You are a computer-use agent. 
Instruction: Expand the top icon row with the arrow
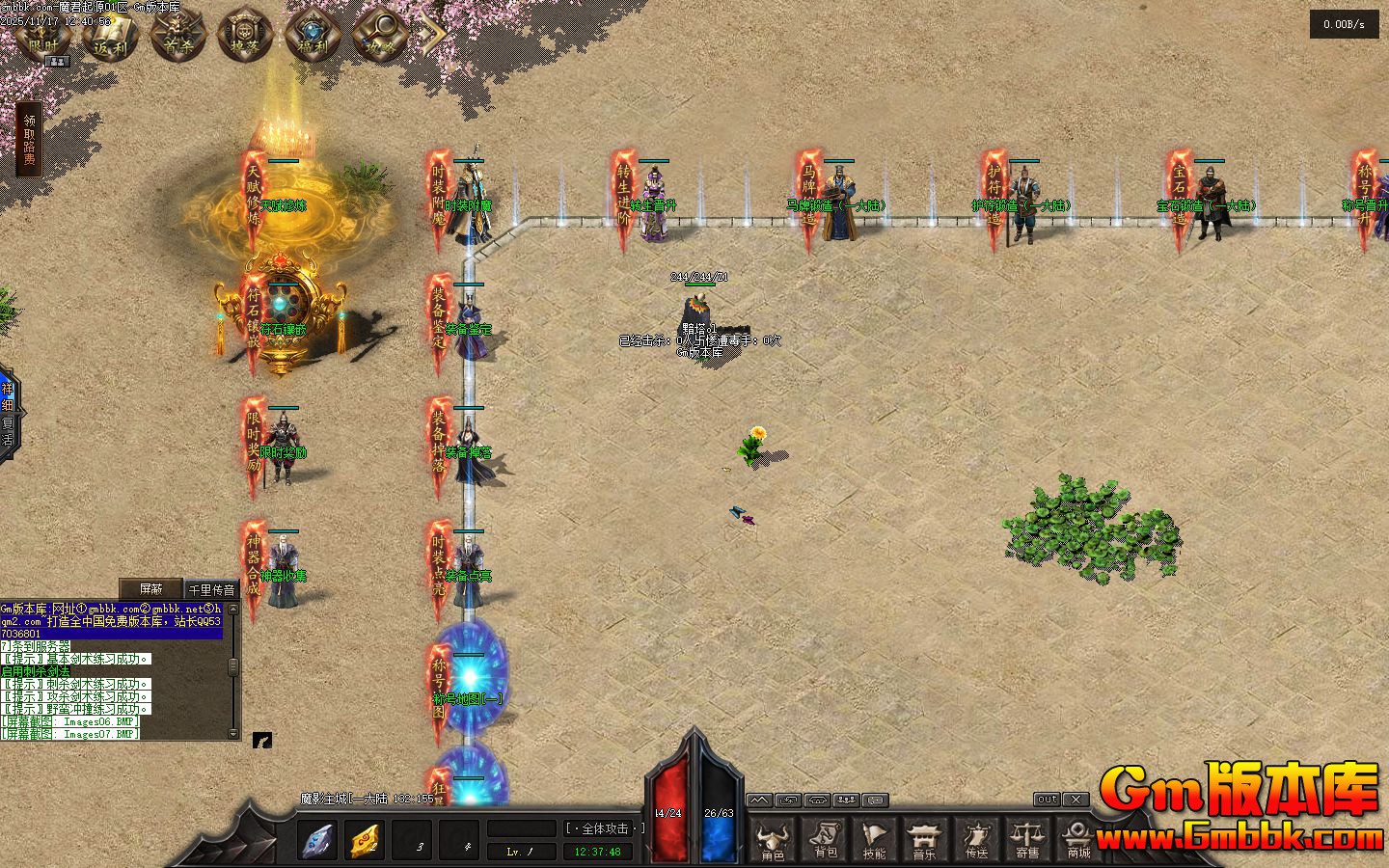click(x=431, y=35)
